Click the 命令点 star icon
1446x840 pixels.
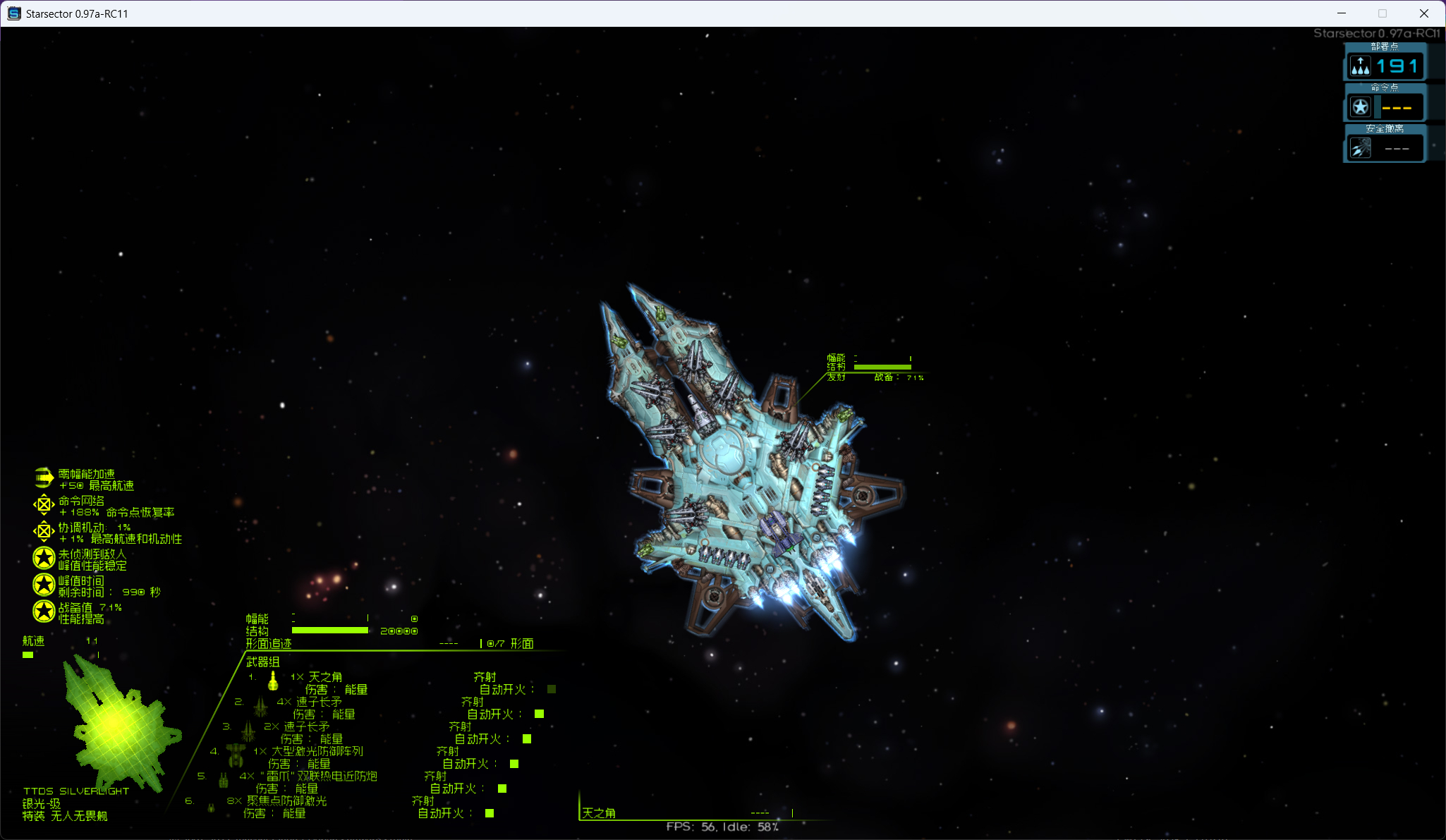click(1360, 107)
